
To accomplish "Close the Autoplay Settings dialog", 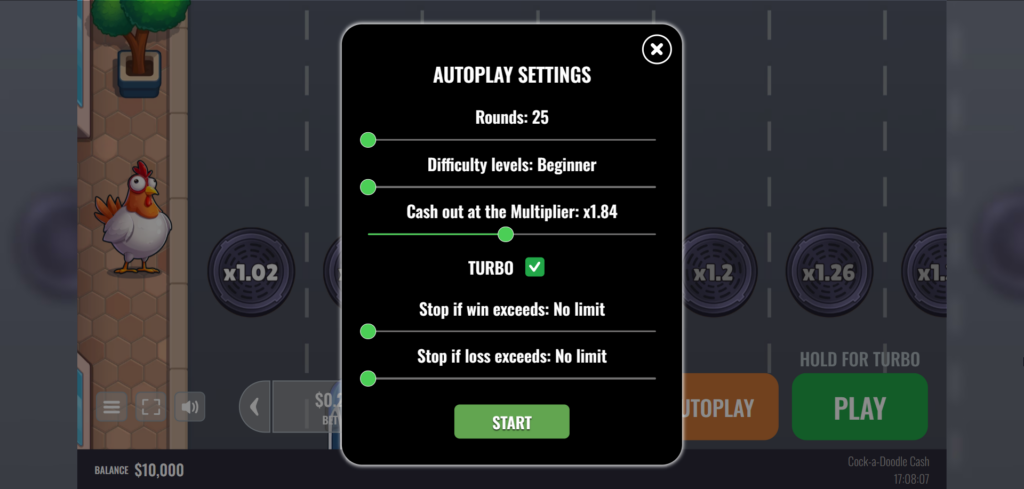I will pyautogui.click(x=656, y=48).
